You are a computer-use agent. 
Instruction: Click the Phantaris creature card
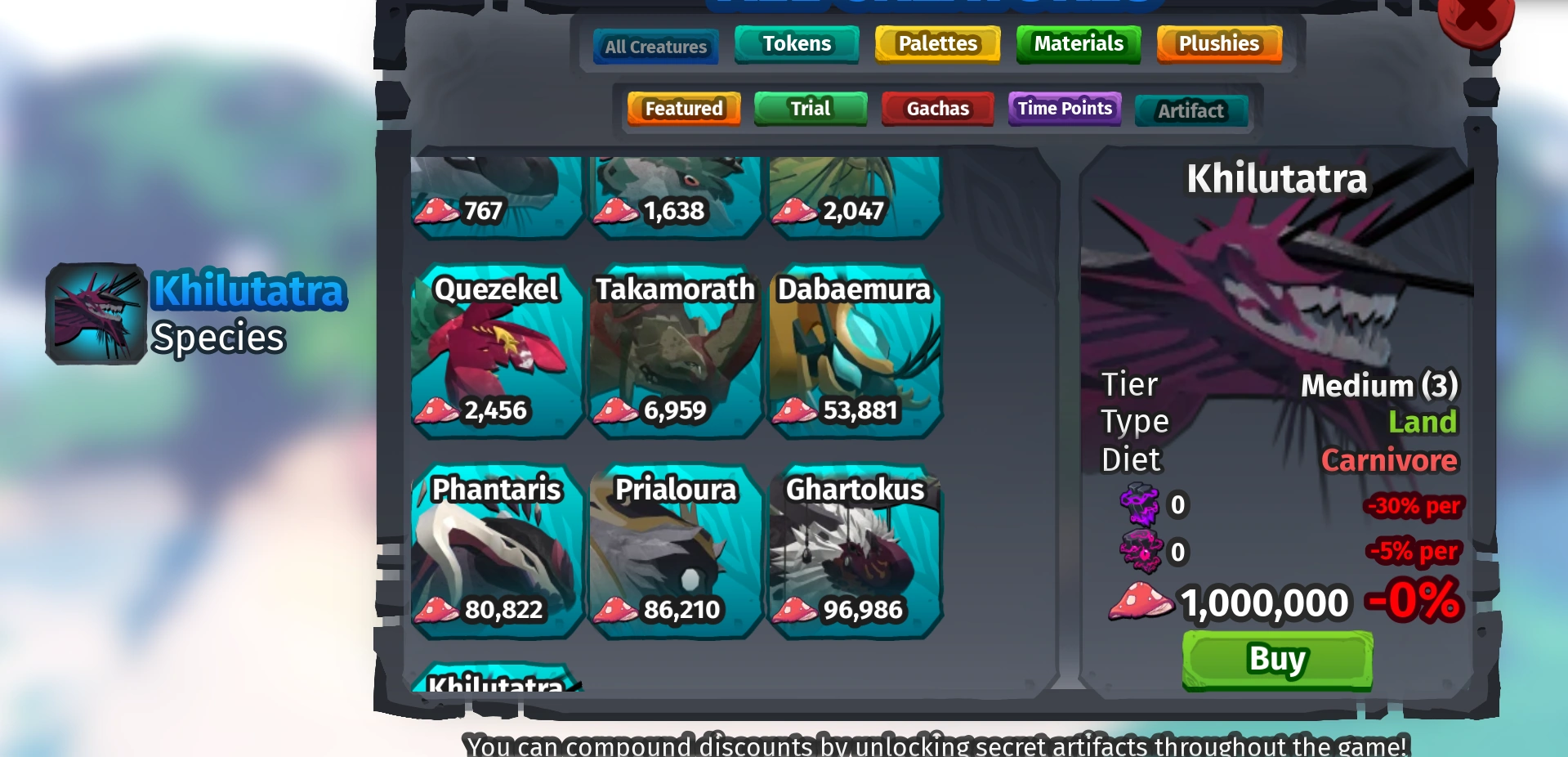pyautogui.click(x=495, y=552)
